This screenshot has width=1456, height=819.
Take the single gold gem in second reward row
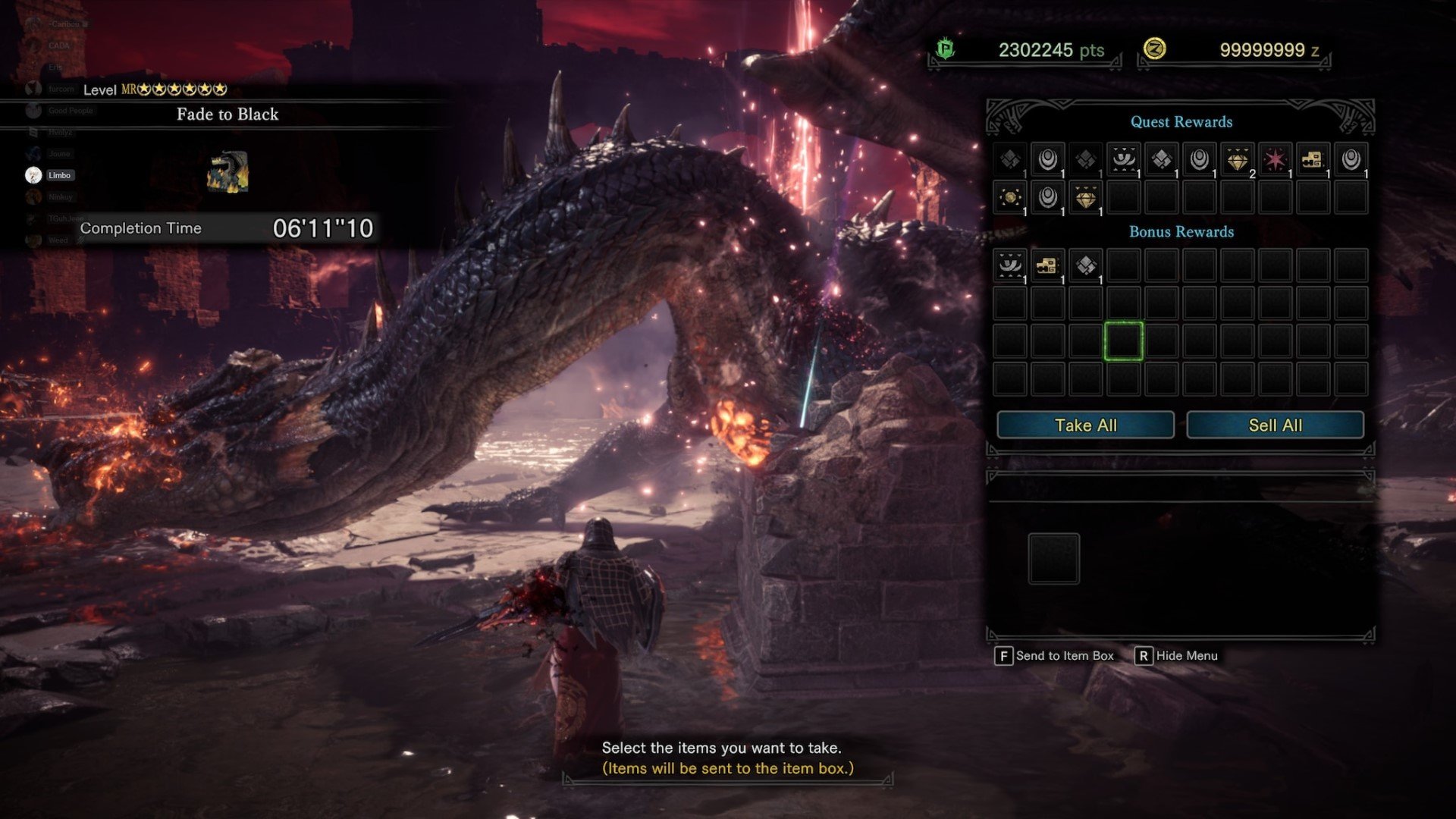pyautogui.click(x=1085, y=198)
